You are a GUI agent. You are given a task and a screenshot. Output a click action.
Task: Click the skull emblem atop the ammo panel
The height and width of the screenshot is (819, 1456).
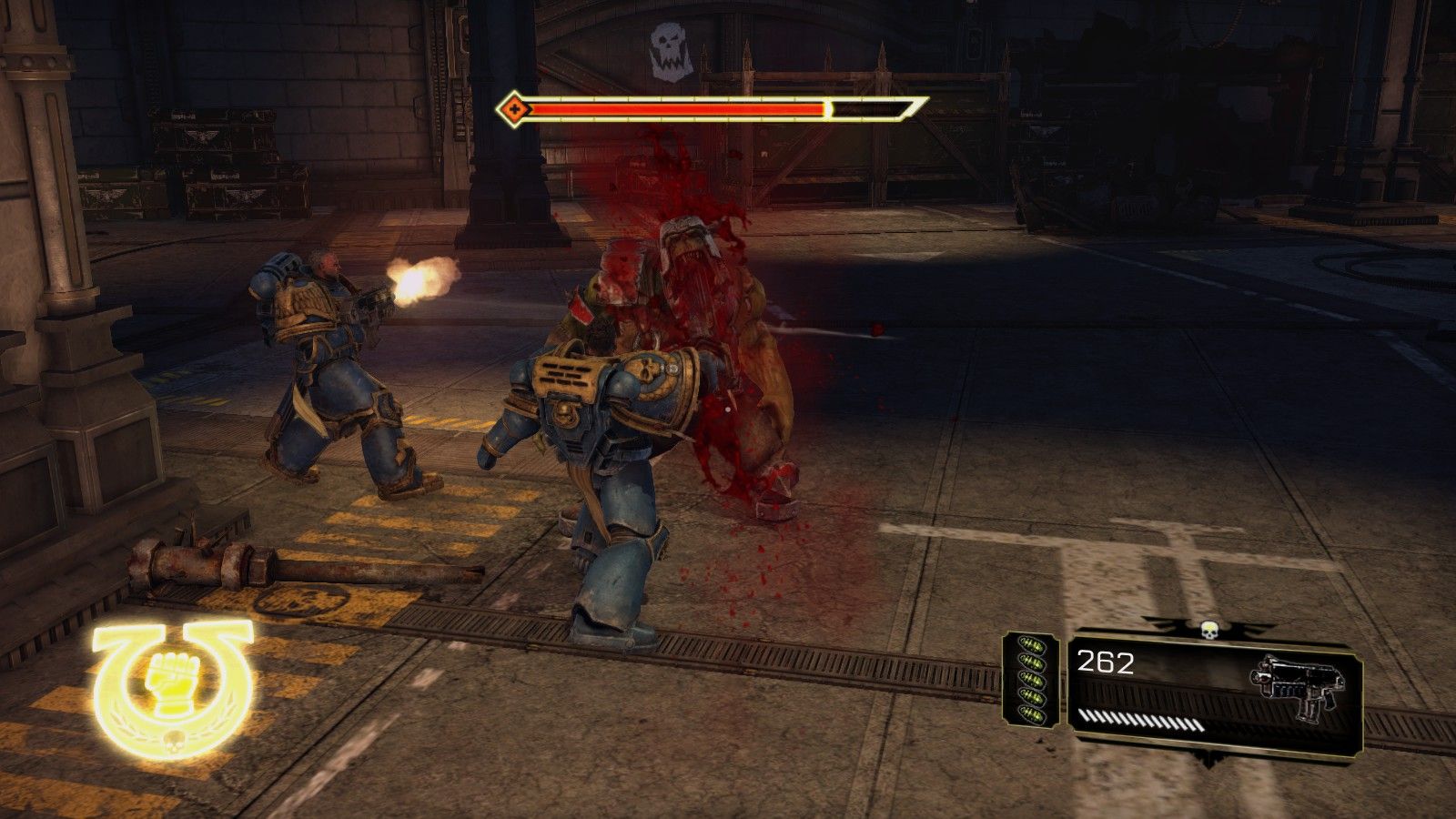[1209, 629]
